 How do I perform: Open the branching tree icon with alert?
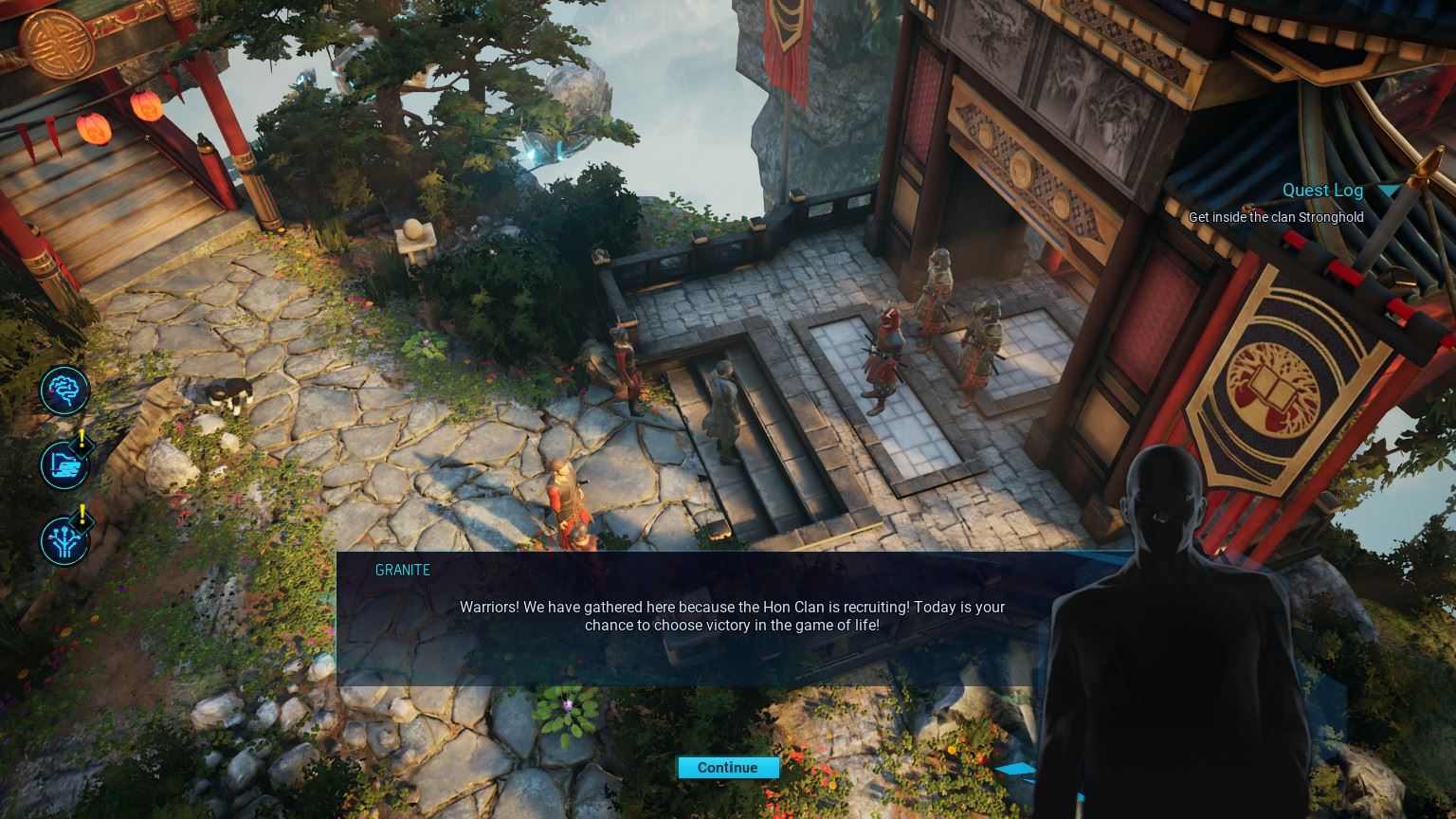pos(64,540)
